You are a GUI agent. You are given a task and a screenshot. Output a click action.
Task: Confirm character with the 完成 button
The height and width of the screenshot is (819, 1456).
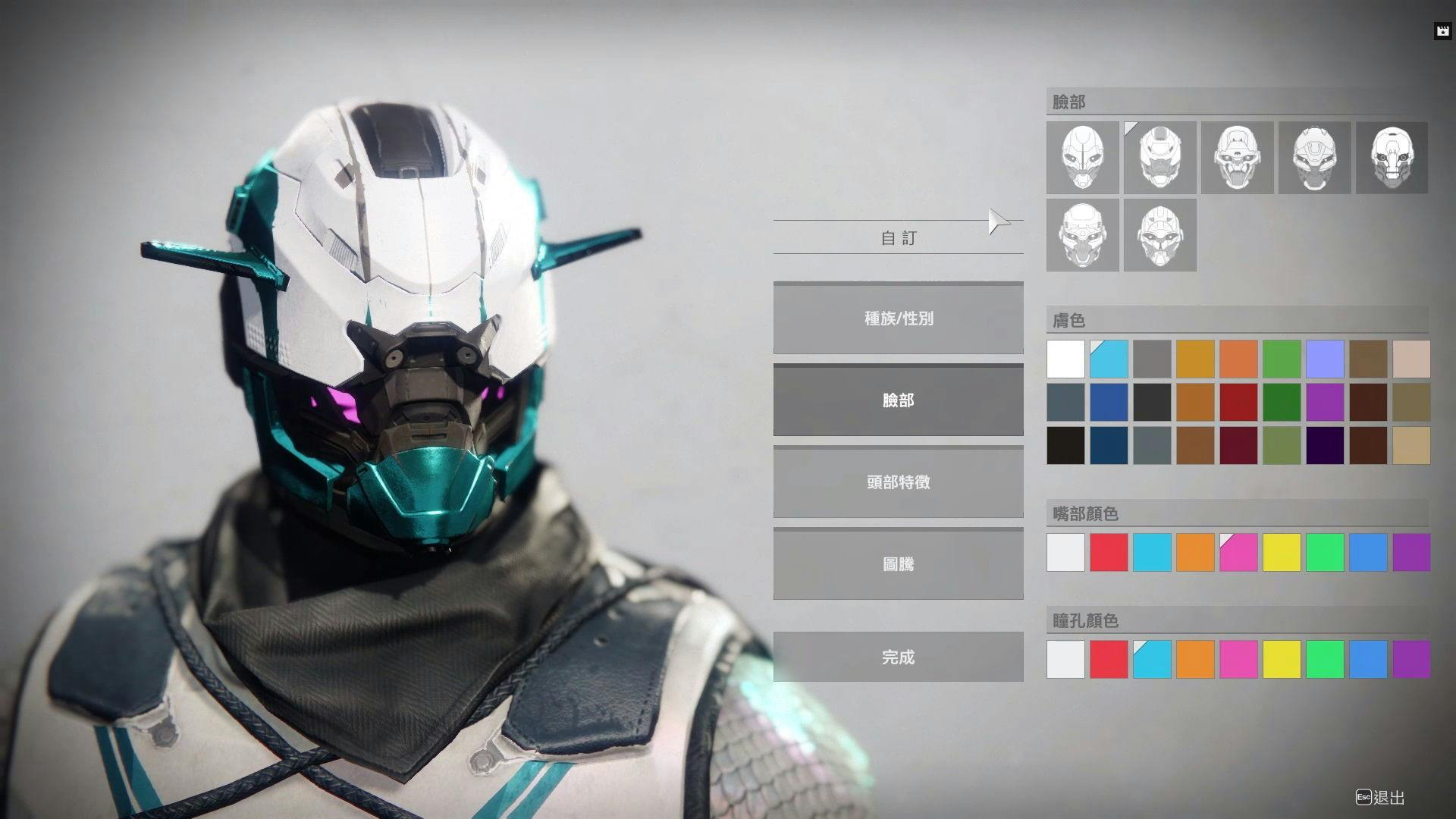[x=898, y=657]
